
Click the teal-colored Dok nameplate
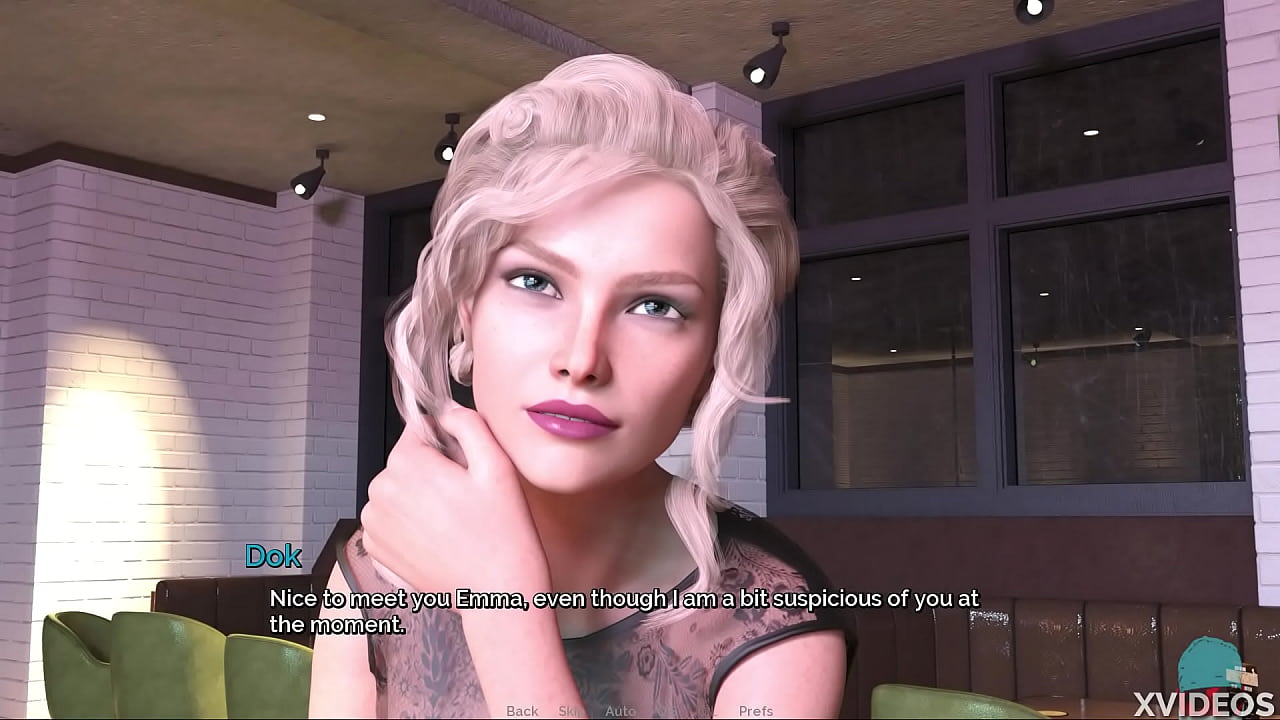coord(274,557)
